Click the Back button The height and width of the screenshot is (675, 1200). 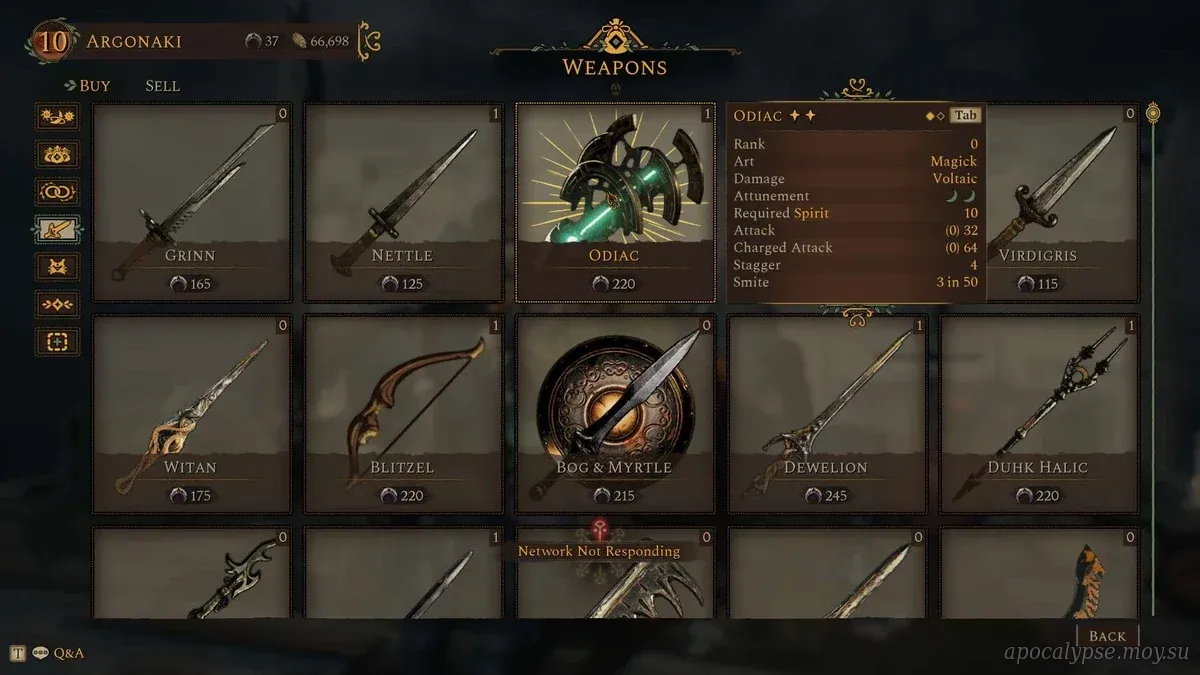[x=1107, y=636]
